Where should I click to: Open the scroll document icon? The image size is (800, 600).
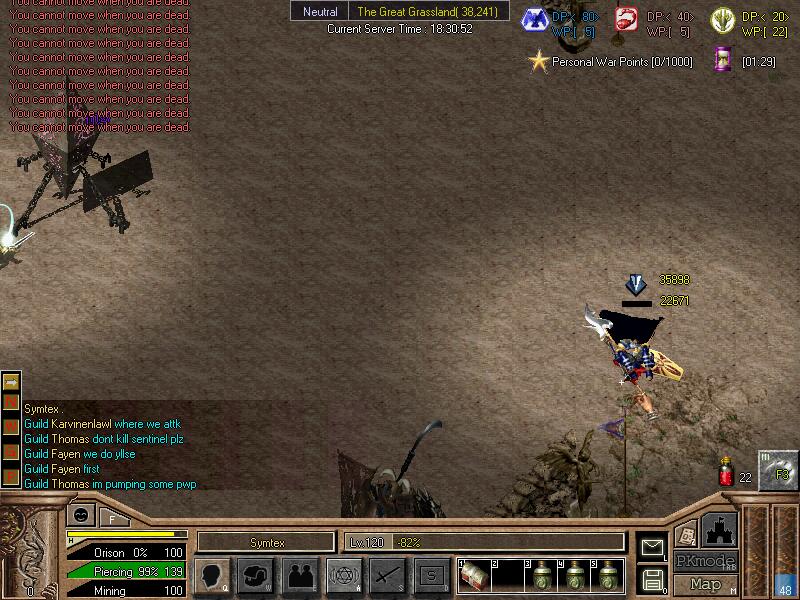click(x=686, y=533)
